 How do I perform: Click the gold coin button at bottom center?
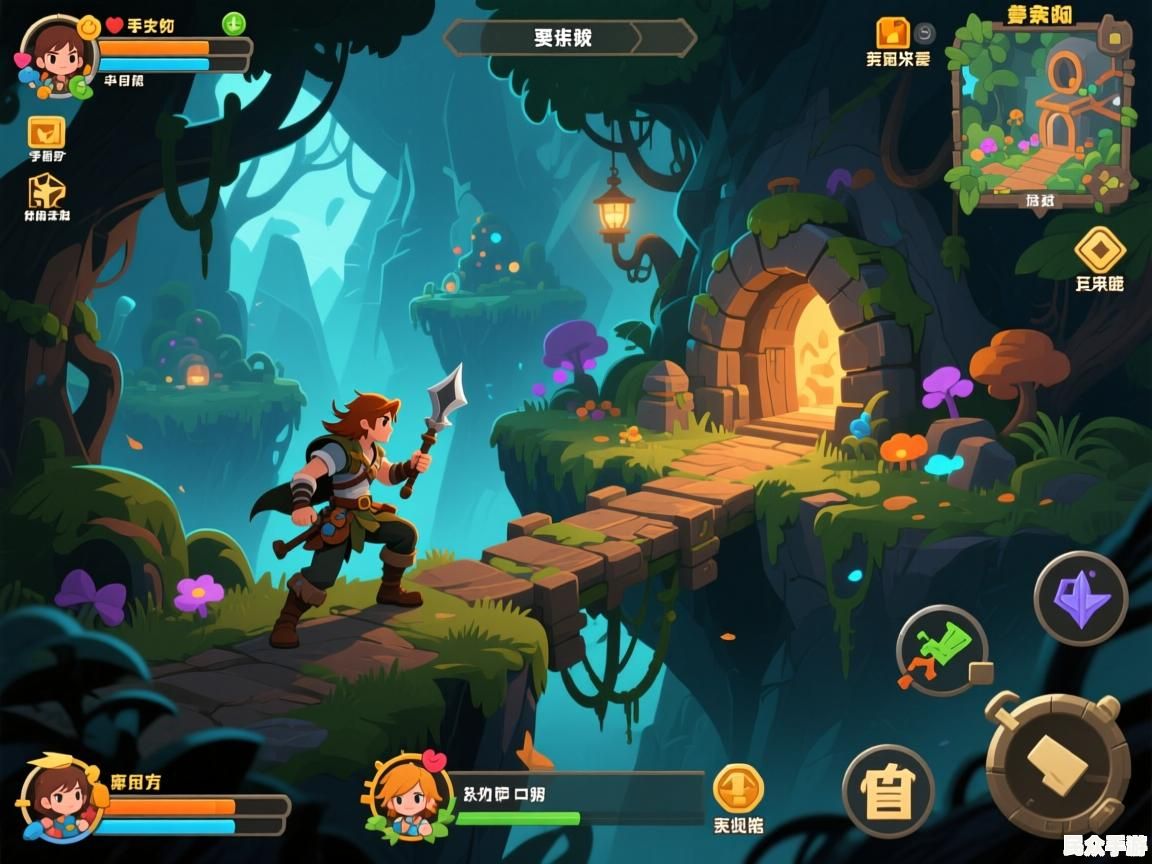pos(738,789)
